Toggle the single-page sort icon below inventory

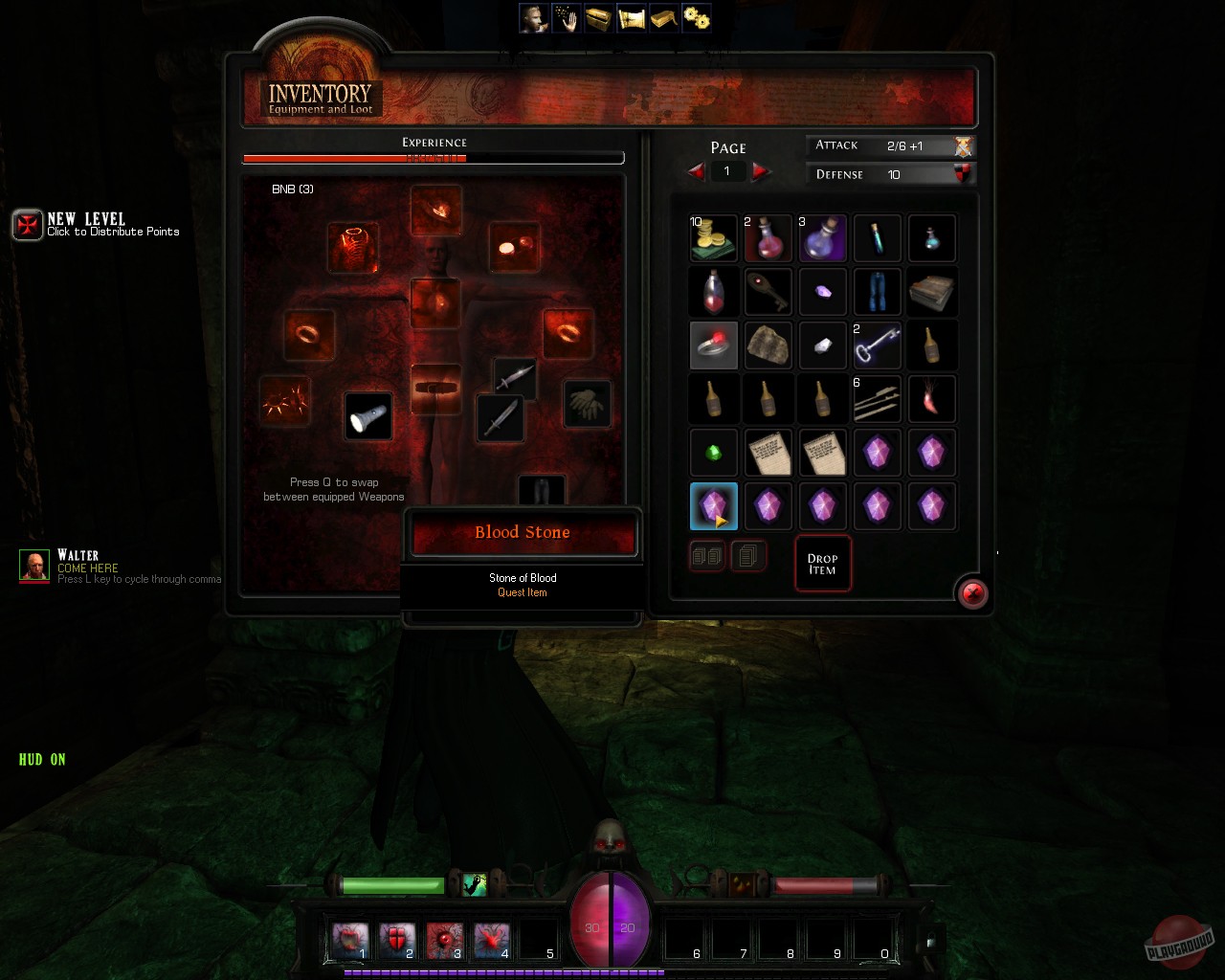pos(749,556)
